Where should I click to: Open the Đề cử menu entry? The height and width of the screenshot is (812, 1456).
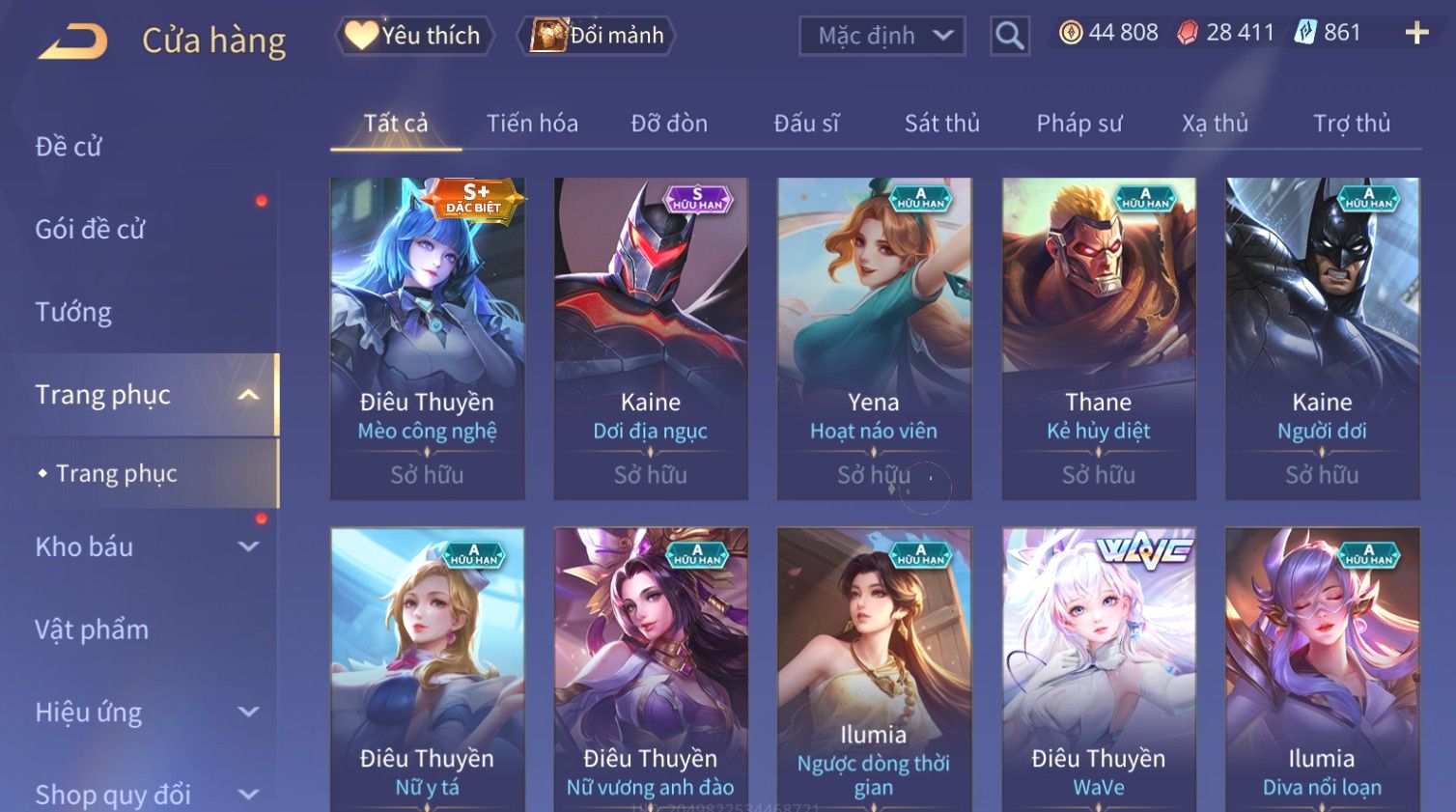[69, 147]
